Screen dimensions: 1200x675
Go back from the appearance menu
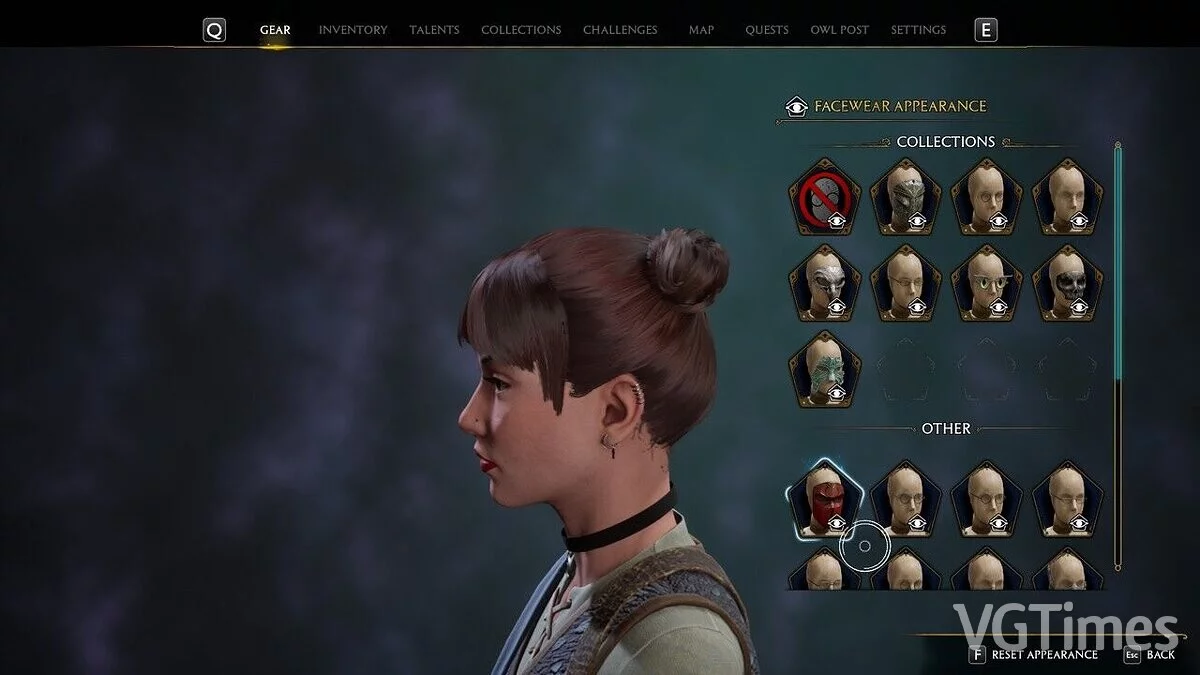(1160, 655)
